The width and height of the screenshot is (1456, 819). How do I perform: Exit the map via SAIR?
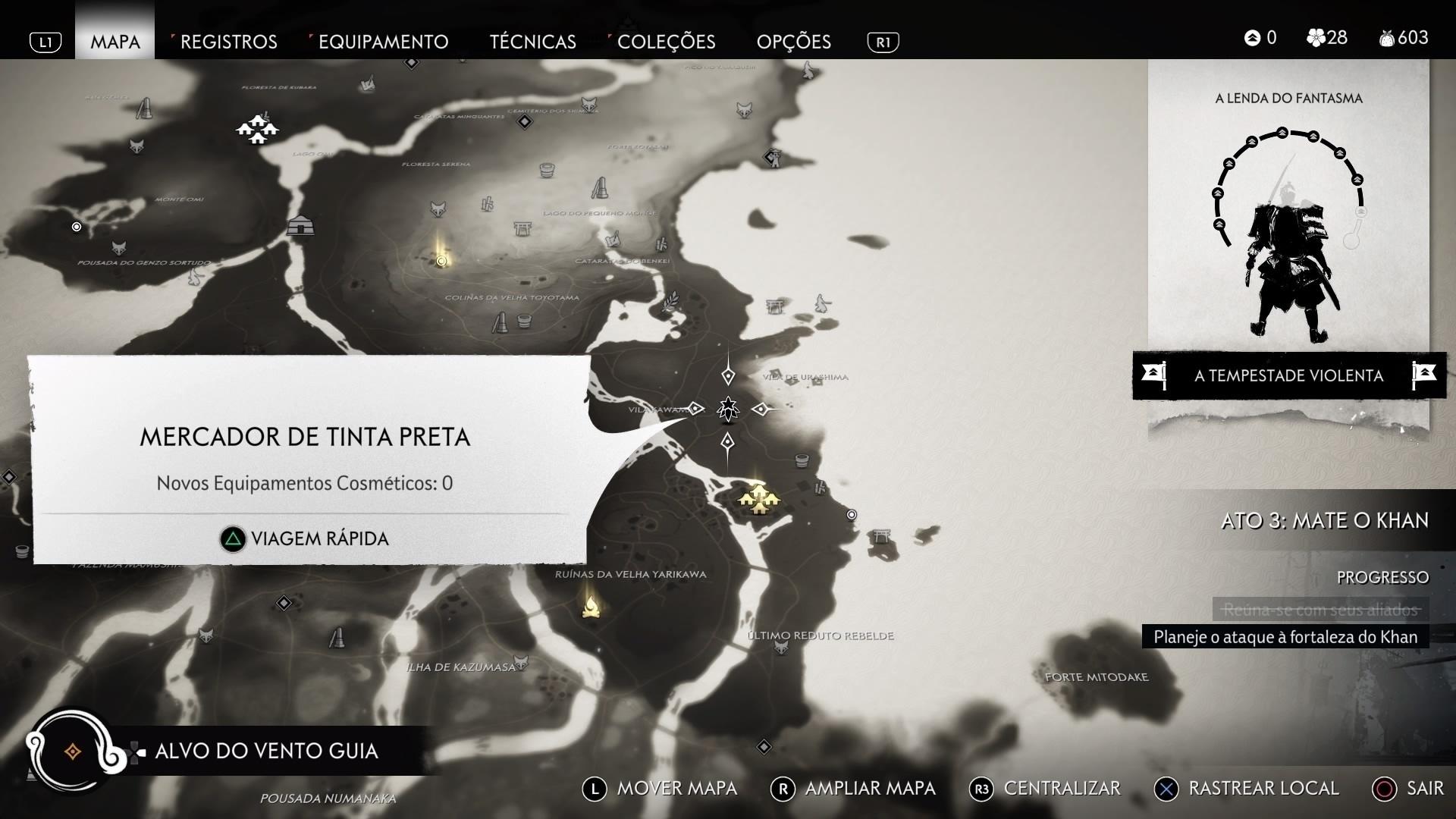[x=1426, y=788]
